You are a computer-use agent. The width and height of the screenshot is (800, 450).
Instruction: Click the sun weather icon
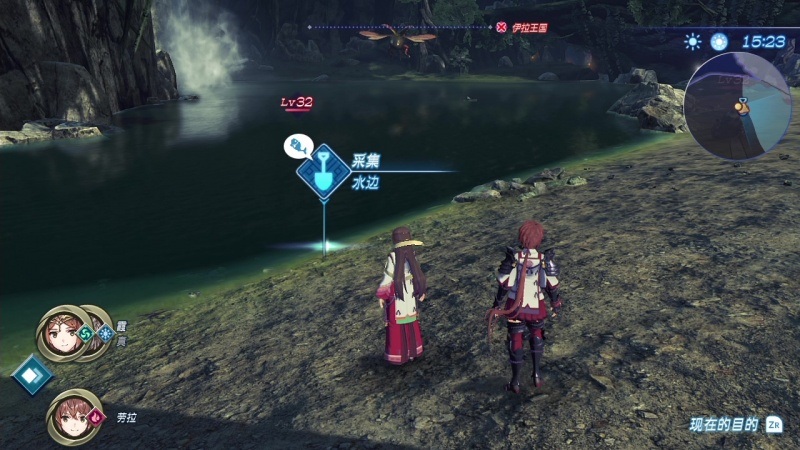point(692,41)
